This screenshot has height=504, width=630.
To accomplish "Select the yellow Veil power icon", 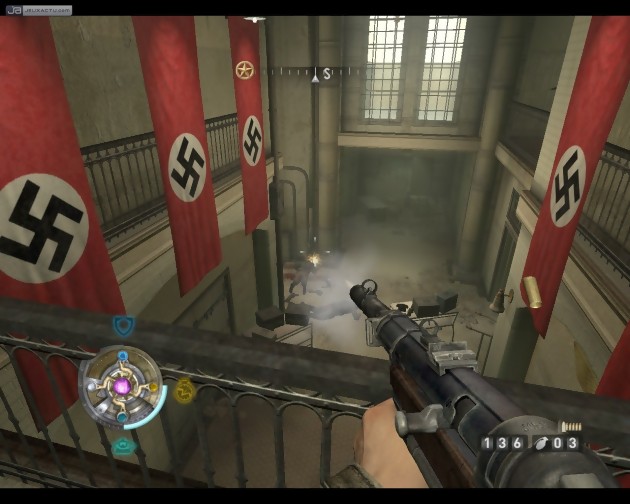I will (x=184, y=390).
